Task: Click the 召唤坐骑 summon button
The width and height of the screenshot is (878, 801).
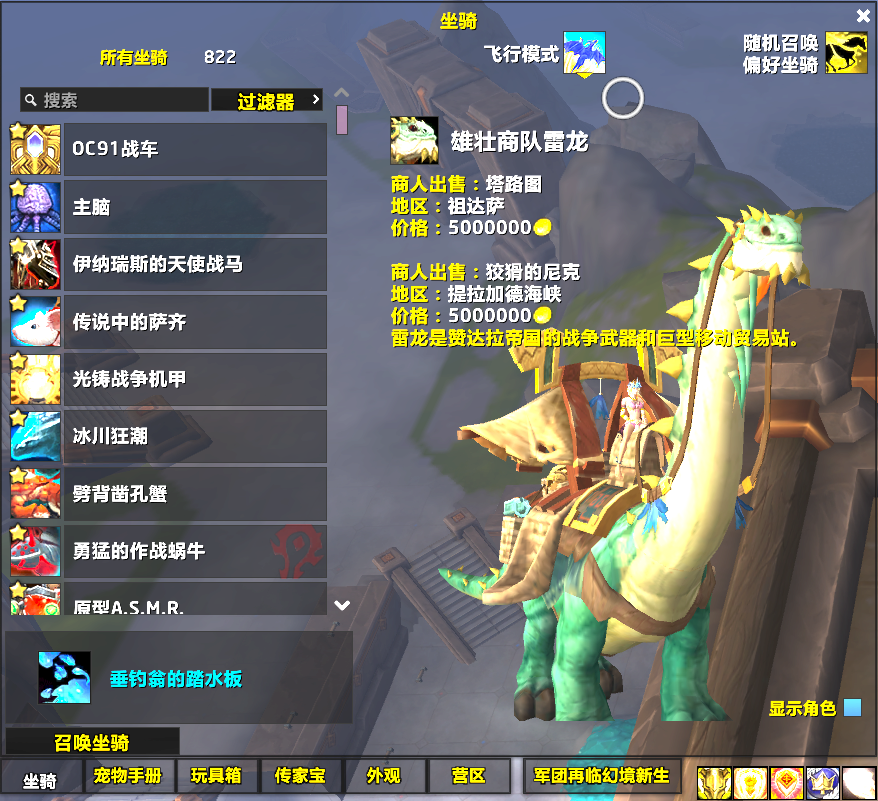Action: tap(92, 743)
